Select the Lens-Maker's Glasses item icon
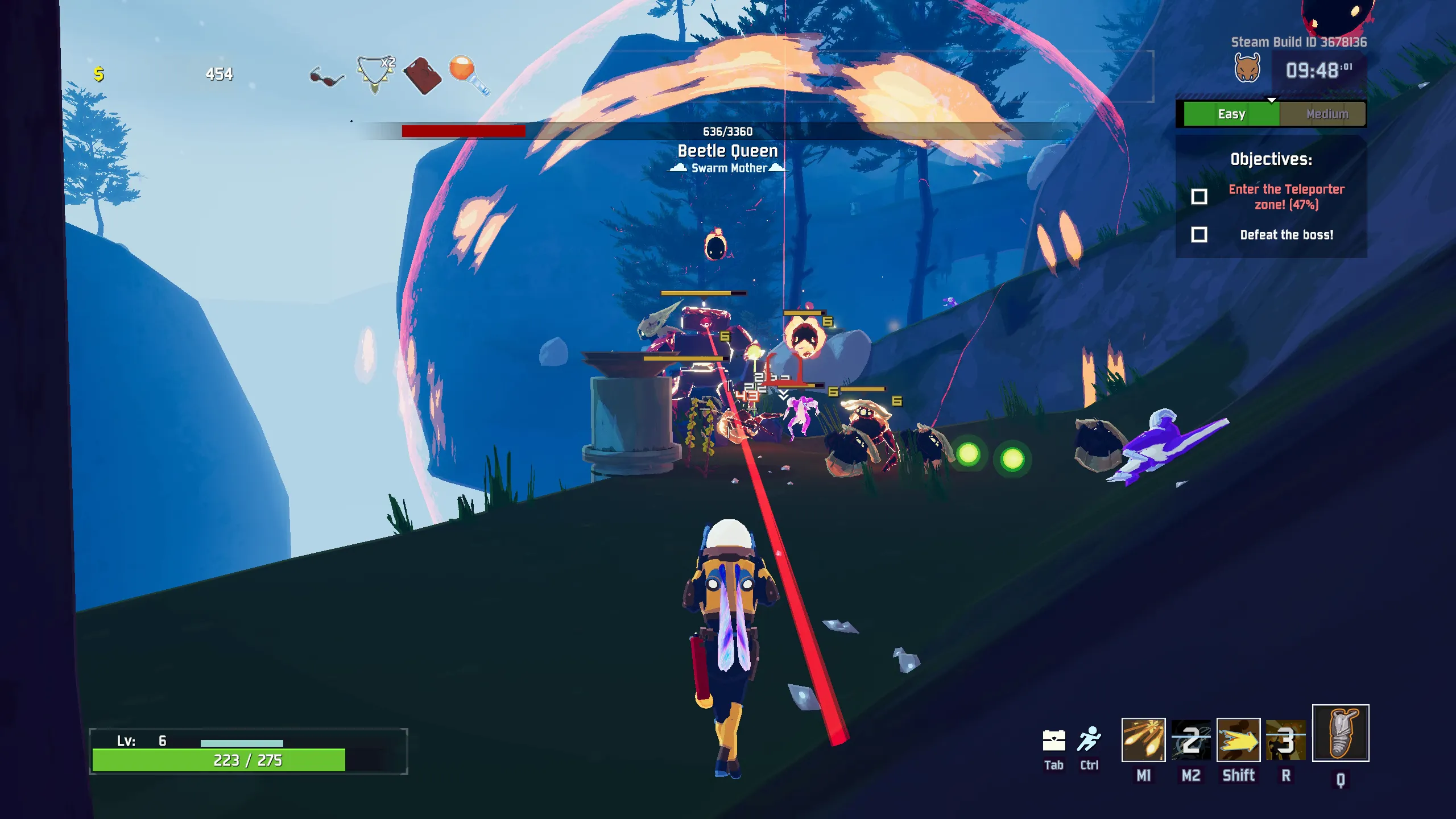Image resolution: width=1456 pixels, height=819 pixels. point(326,77)
